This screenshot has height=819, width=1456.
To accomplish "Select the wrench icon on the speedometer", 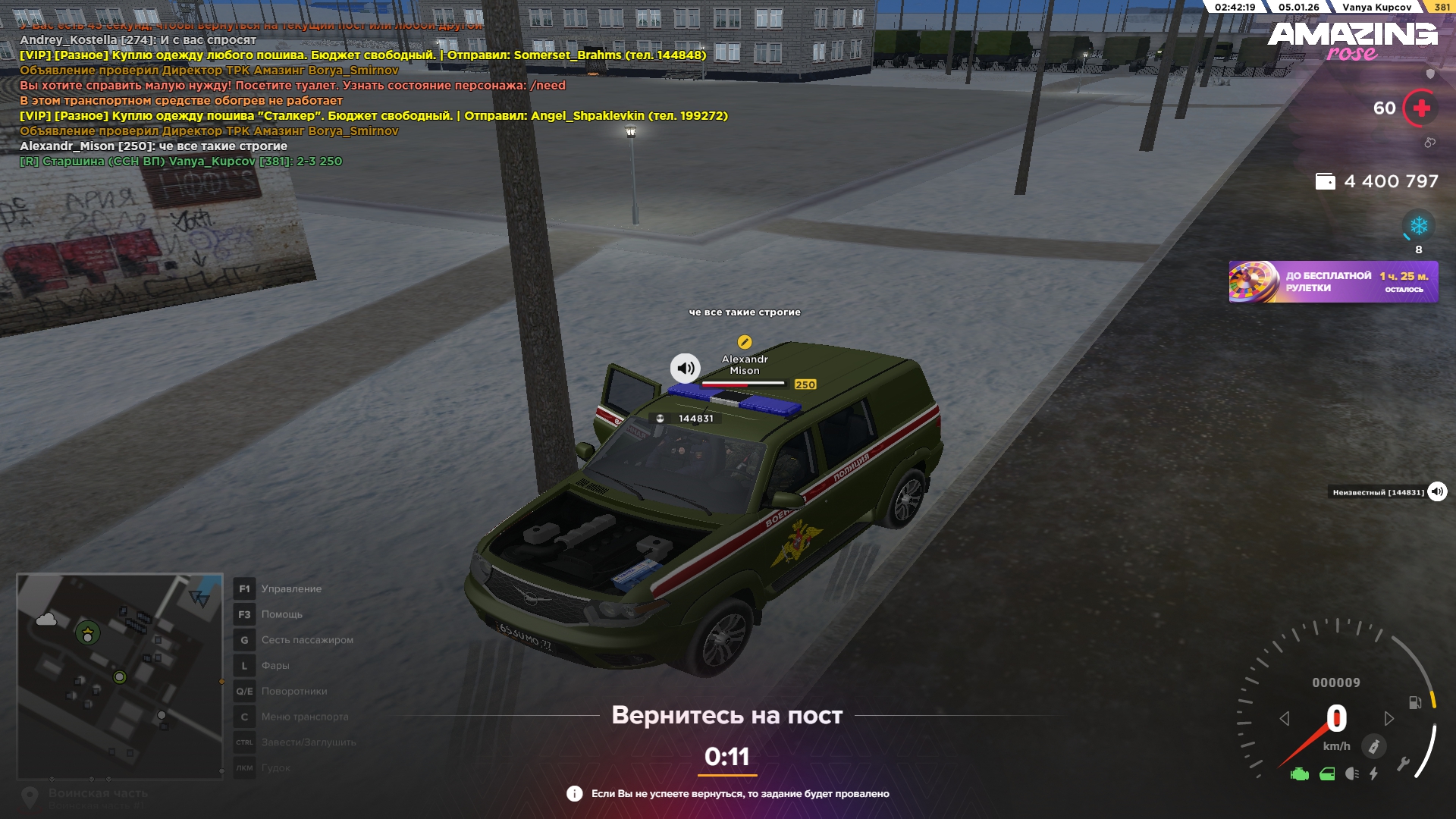I will tap(1403, 764).
